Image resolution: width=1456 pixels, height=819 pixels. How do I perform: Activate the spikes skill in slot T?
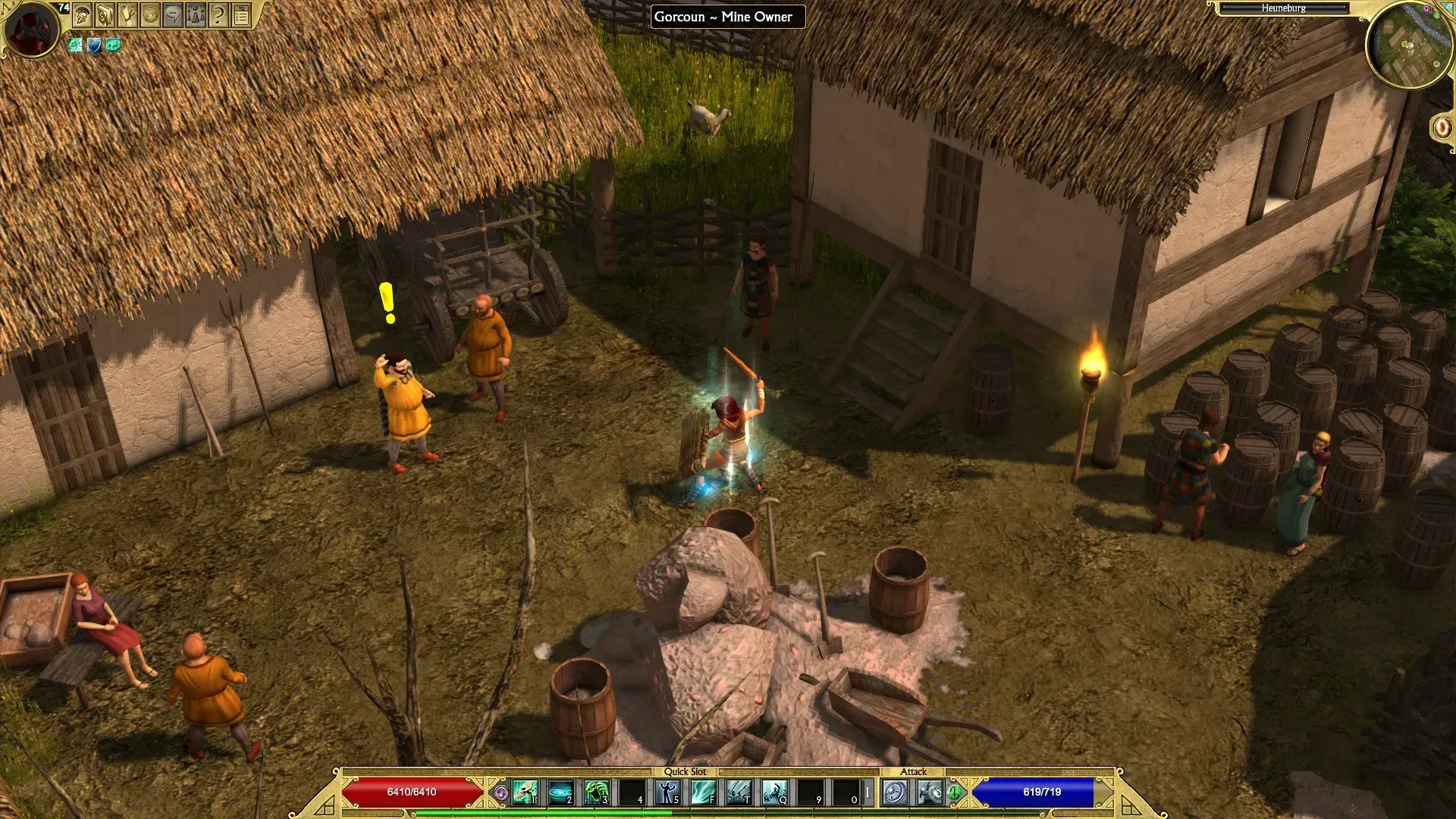(739, 792)
